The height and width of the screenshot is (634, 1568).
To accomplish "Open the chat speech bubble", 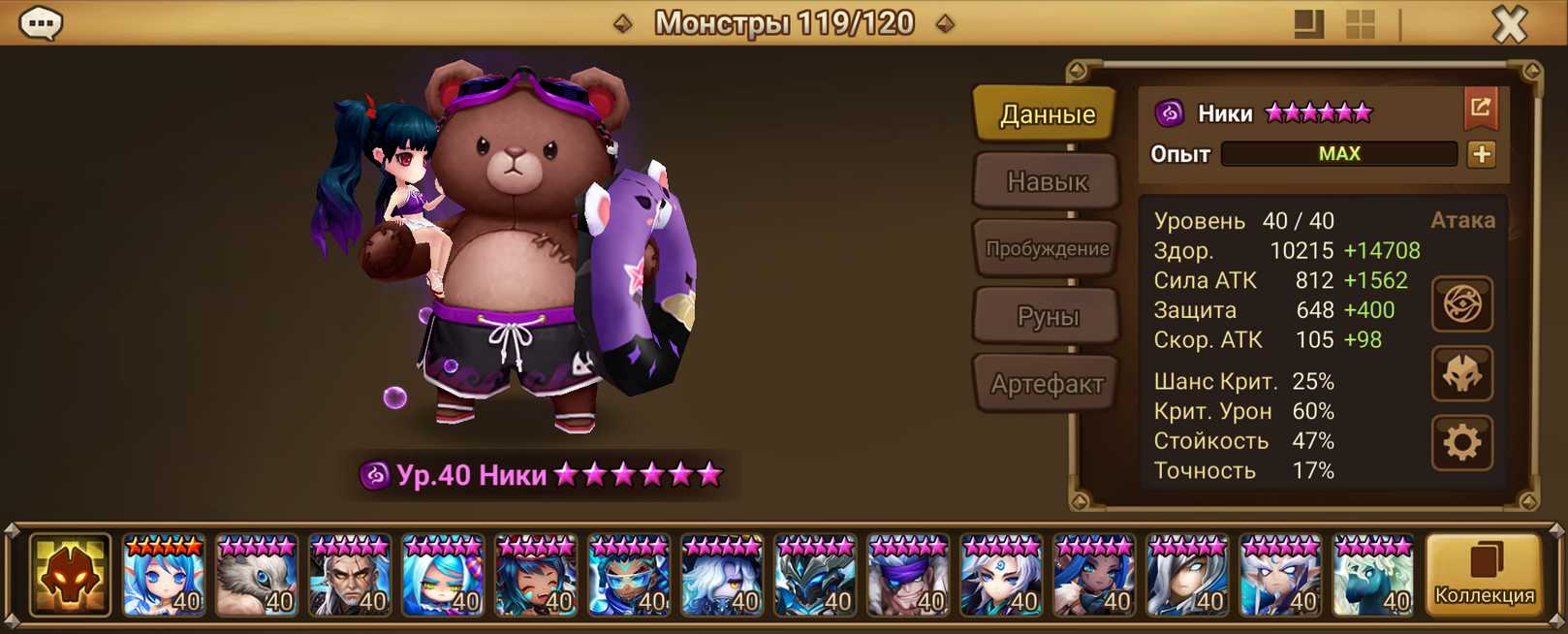I will [41, 22].
